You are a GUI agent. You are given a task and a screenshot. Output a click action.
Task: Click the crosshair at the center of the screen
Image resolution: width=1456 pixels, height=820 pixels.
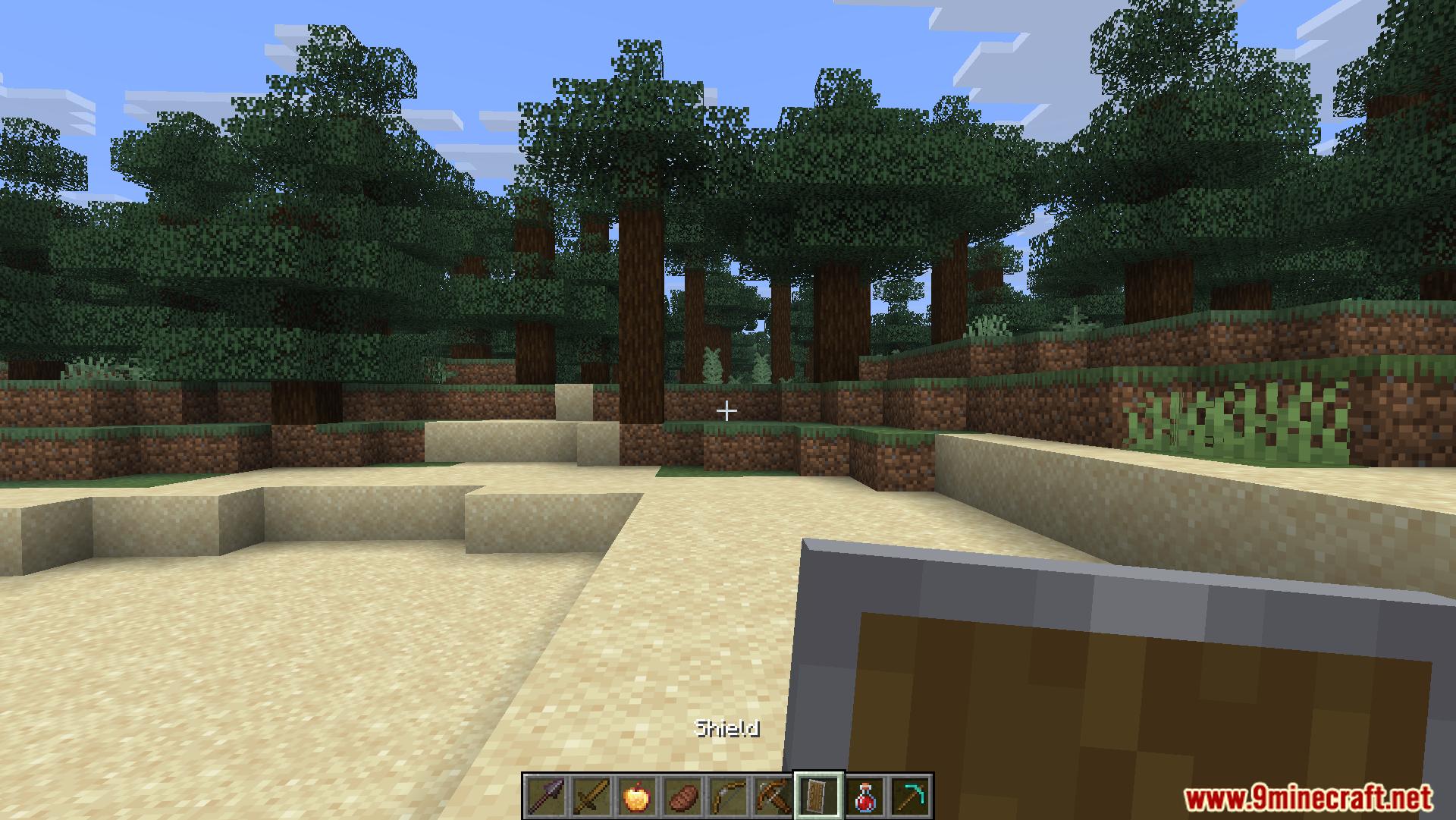point(726,410)
